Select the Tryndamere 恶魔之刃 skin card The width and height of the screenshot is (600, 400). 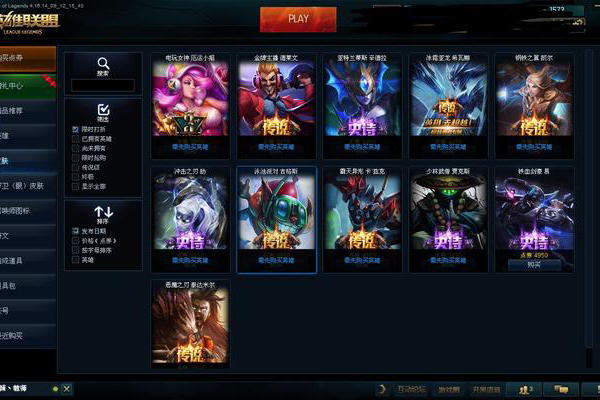click(x=190, y=325)
